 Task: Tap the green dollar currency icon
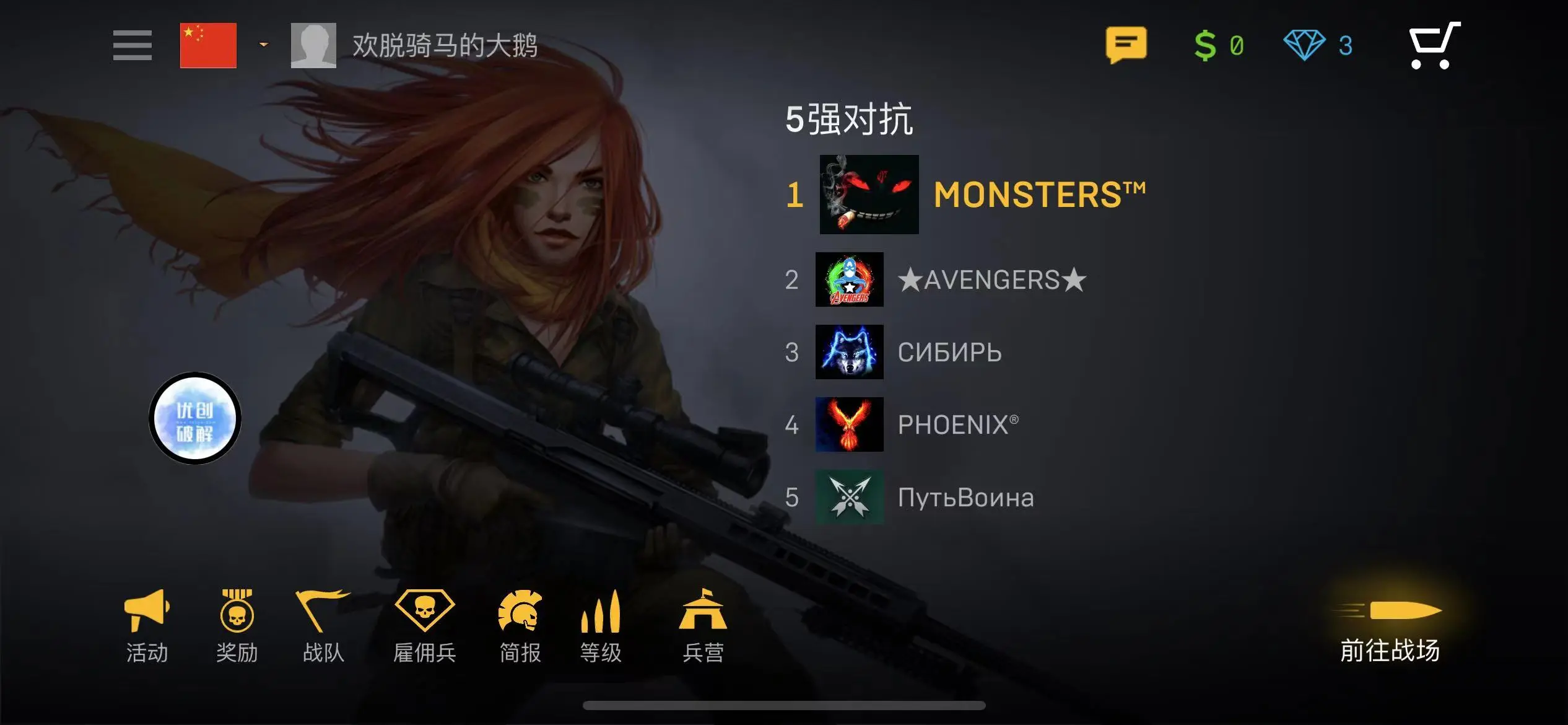click(1205, 45)
